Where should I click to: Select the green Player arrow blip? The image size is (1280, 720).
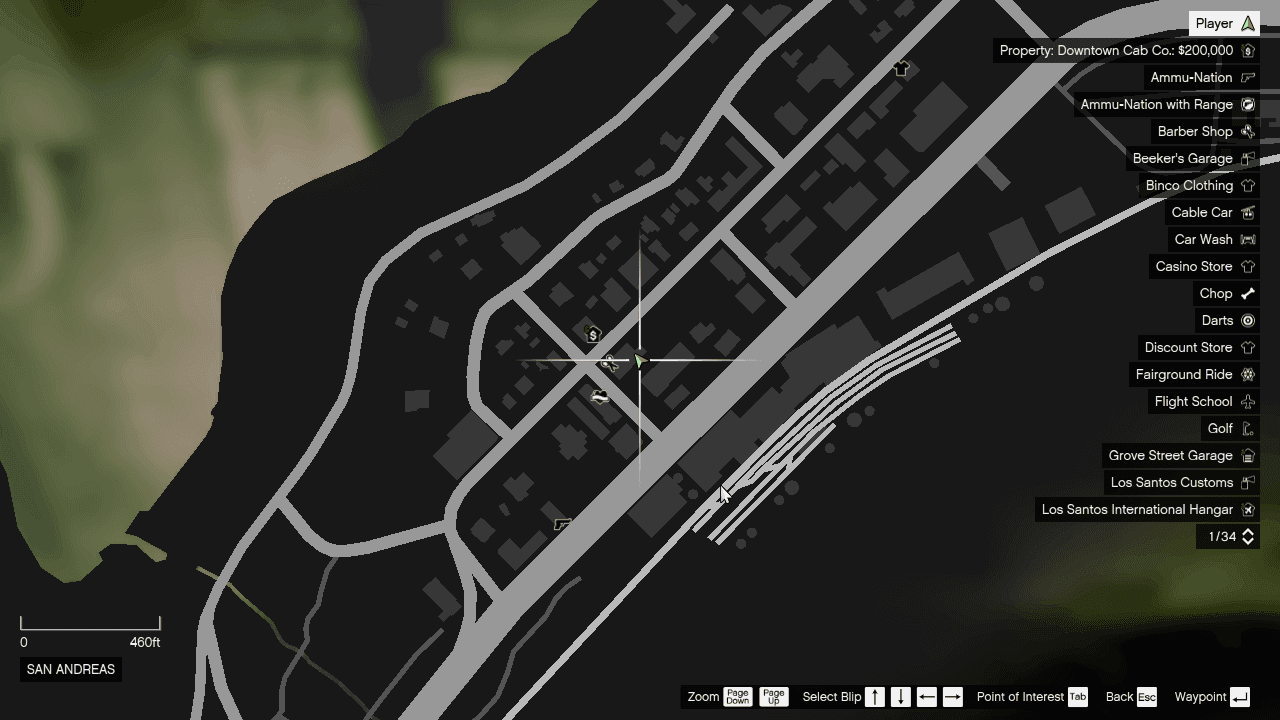pyautogui.click(x=640, y=362)
